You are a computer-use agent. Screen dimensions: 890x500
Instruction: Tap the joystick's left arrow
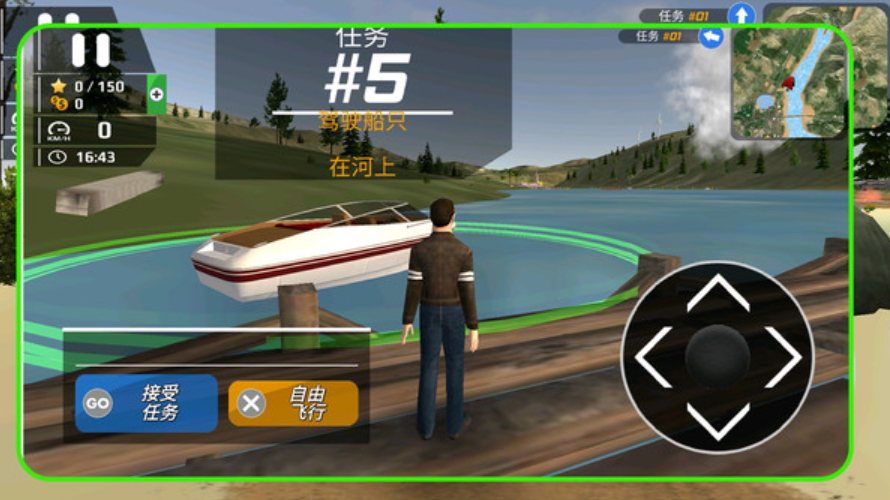(x=653, y=357)
